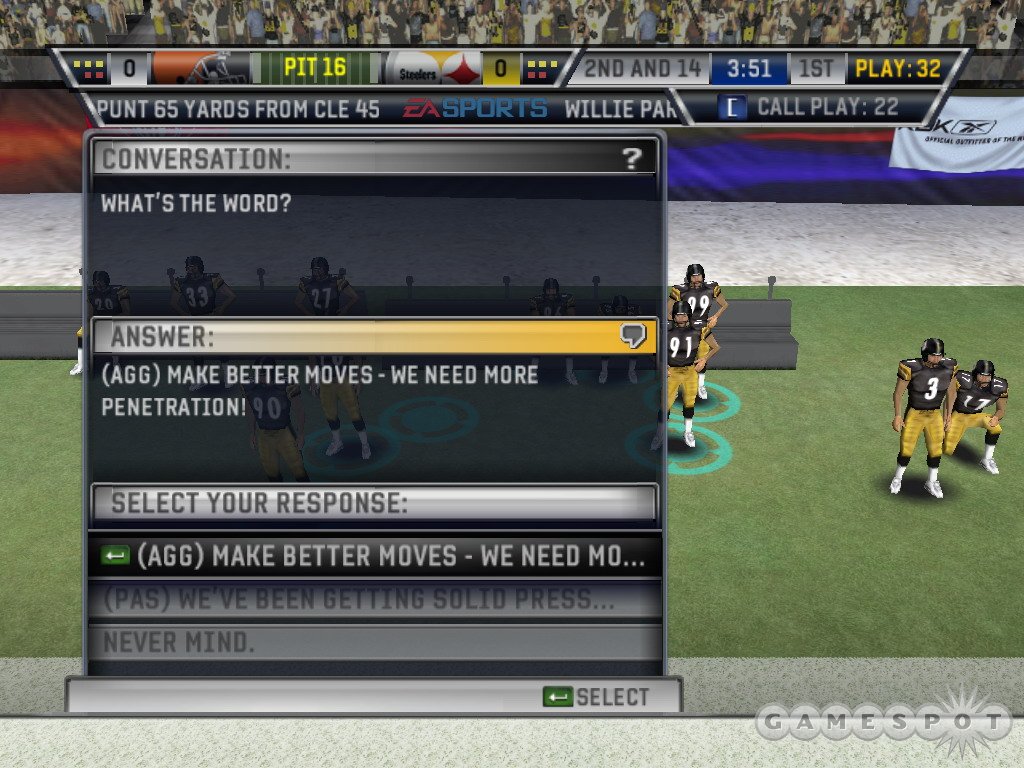Image resolution: width=1024 pixels, height=768 pixels.
Task: Choose the 'Never Mind' response
Action: click(x=375, y=642)
